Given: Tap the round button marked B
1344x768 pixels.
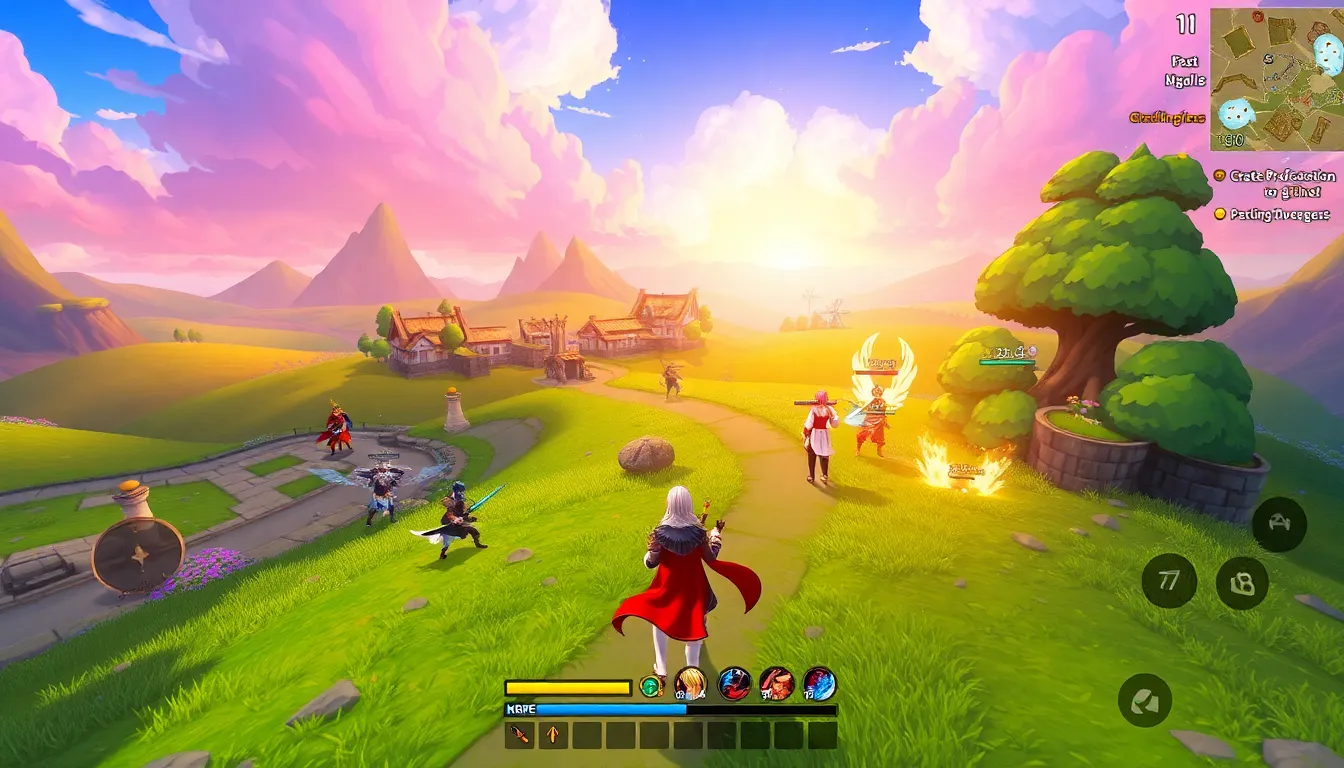Looking at the screenshot, I should (1242, 583).
